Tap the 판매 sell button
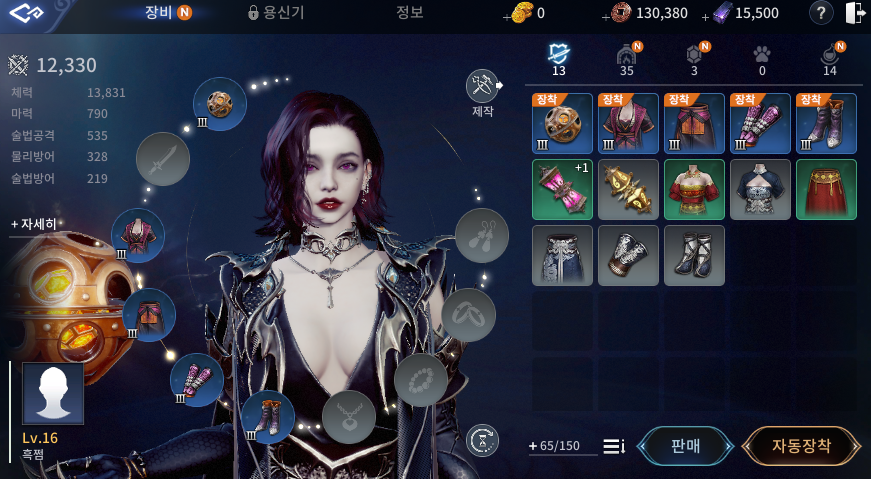 point(685,446)
